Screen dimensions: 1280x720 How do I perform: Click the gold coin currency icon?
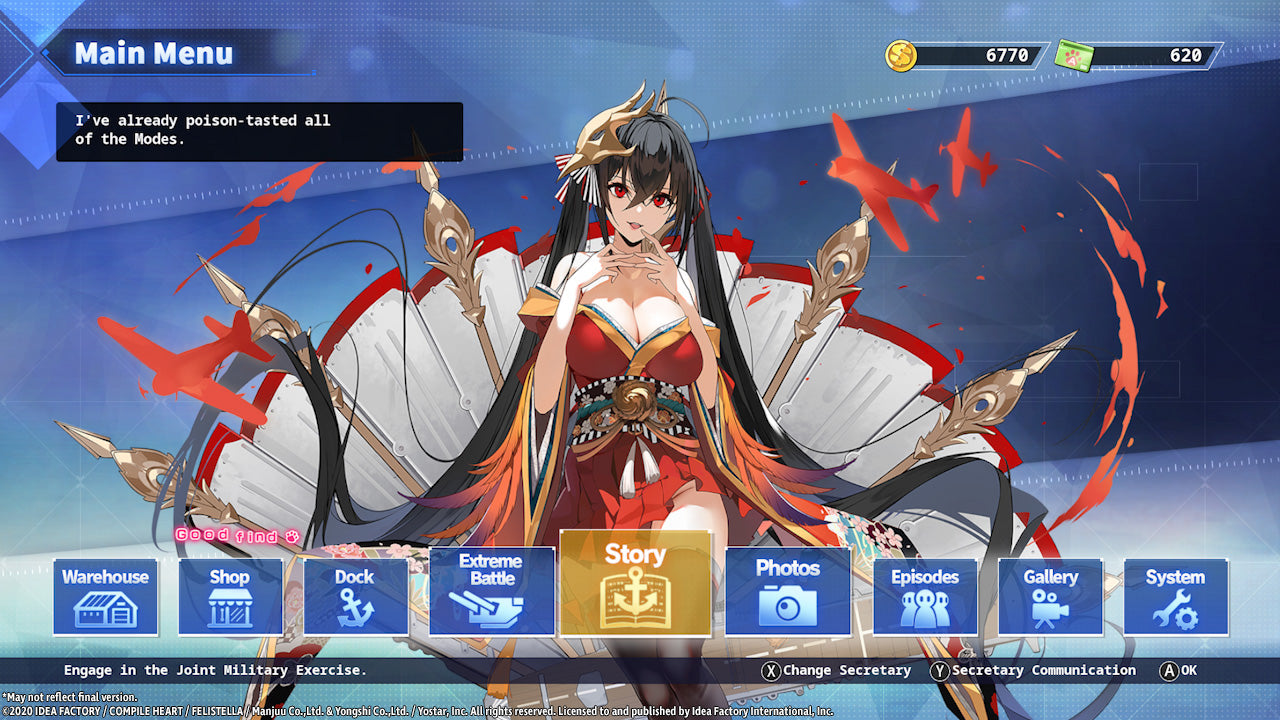903,56
